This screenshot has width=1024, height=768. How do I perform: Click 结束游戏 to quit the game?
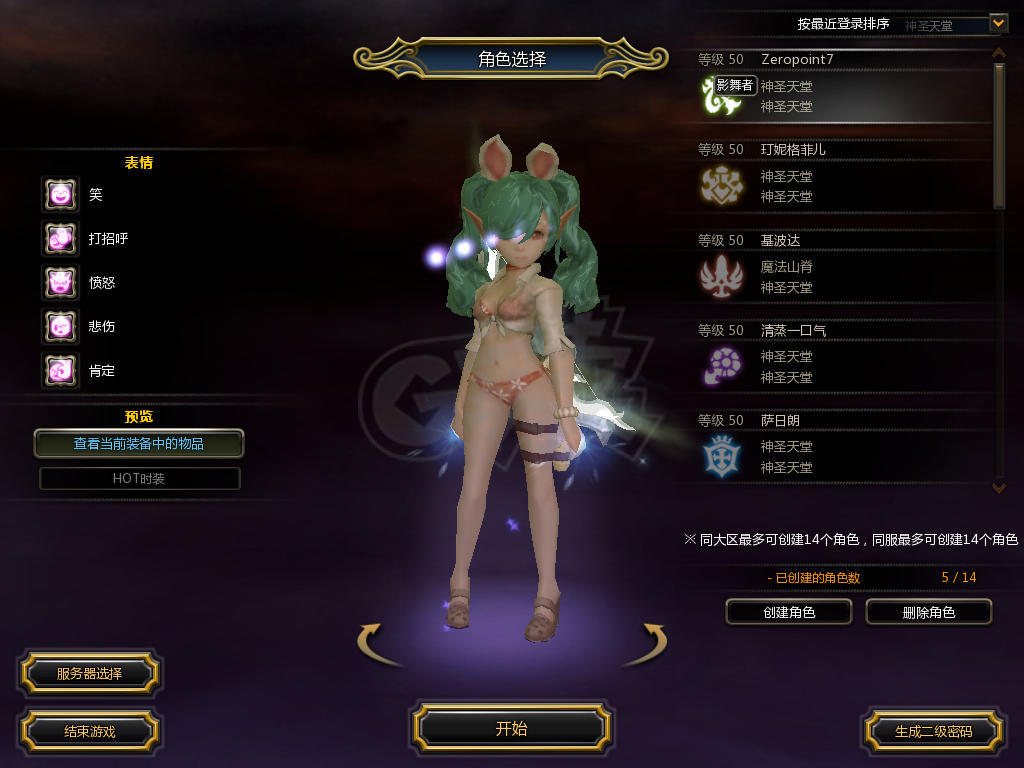click(89, 731)
